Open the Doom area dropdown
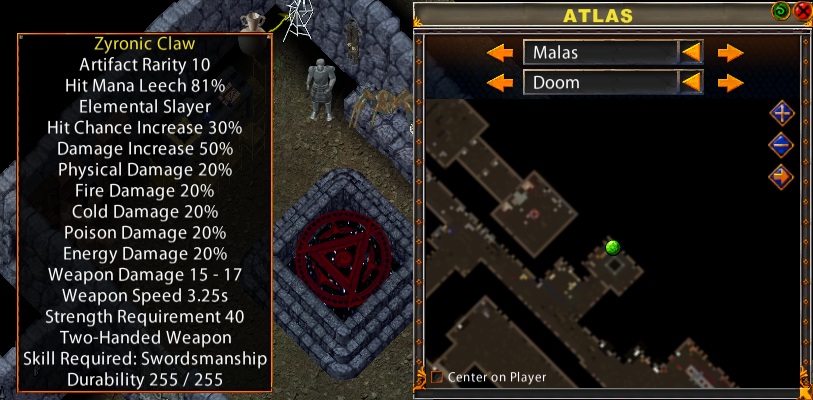The width and height of the screenshot is (813, 400). 691,82
